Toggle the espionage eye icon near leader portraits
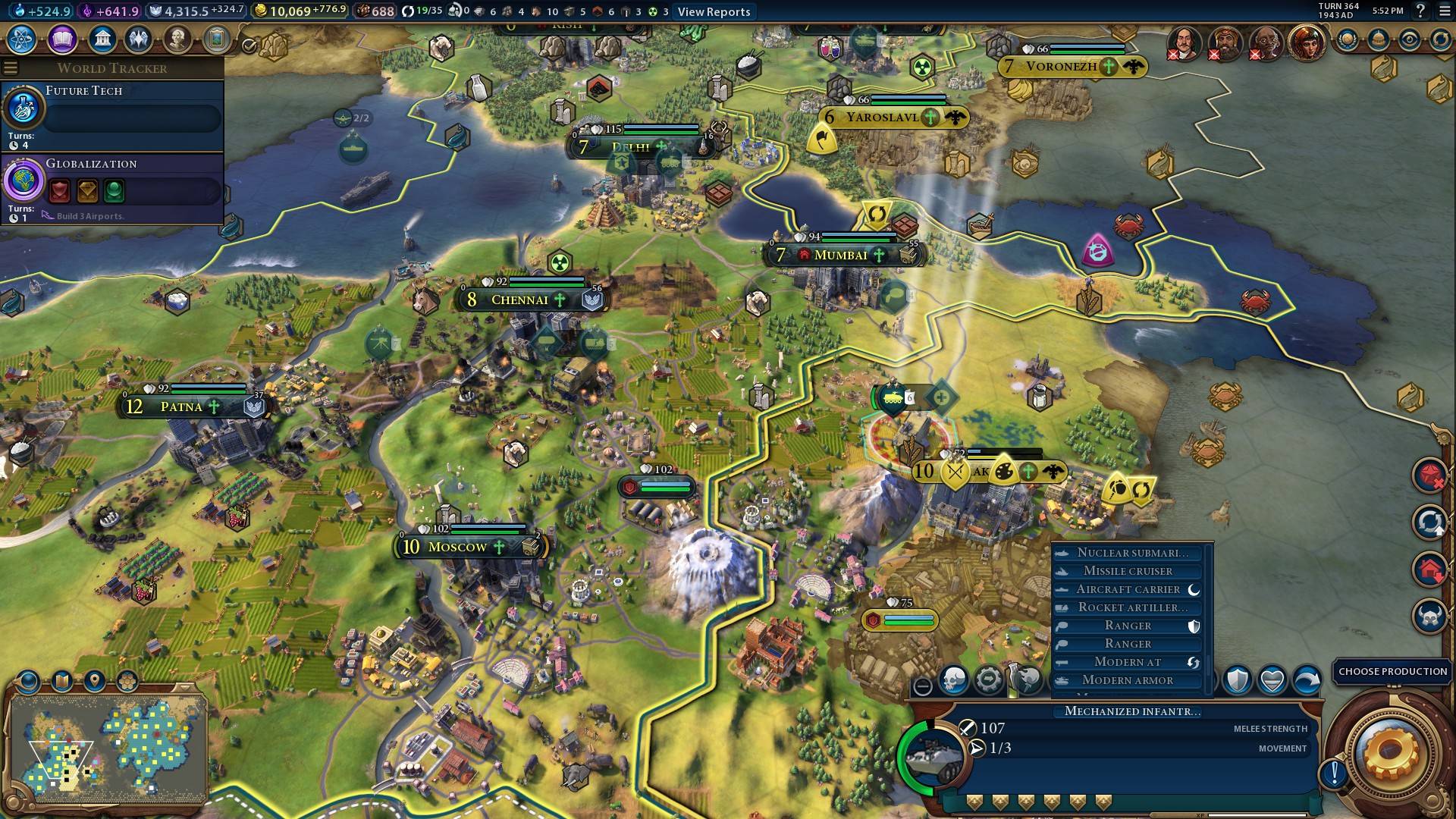Image resolution: width=1456 pixels, height=819 pixels. pyautogui.click(x=1409, y=39)
